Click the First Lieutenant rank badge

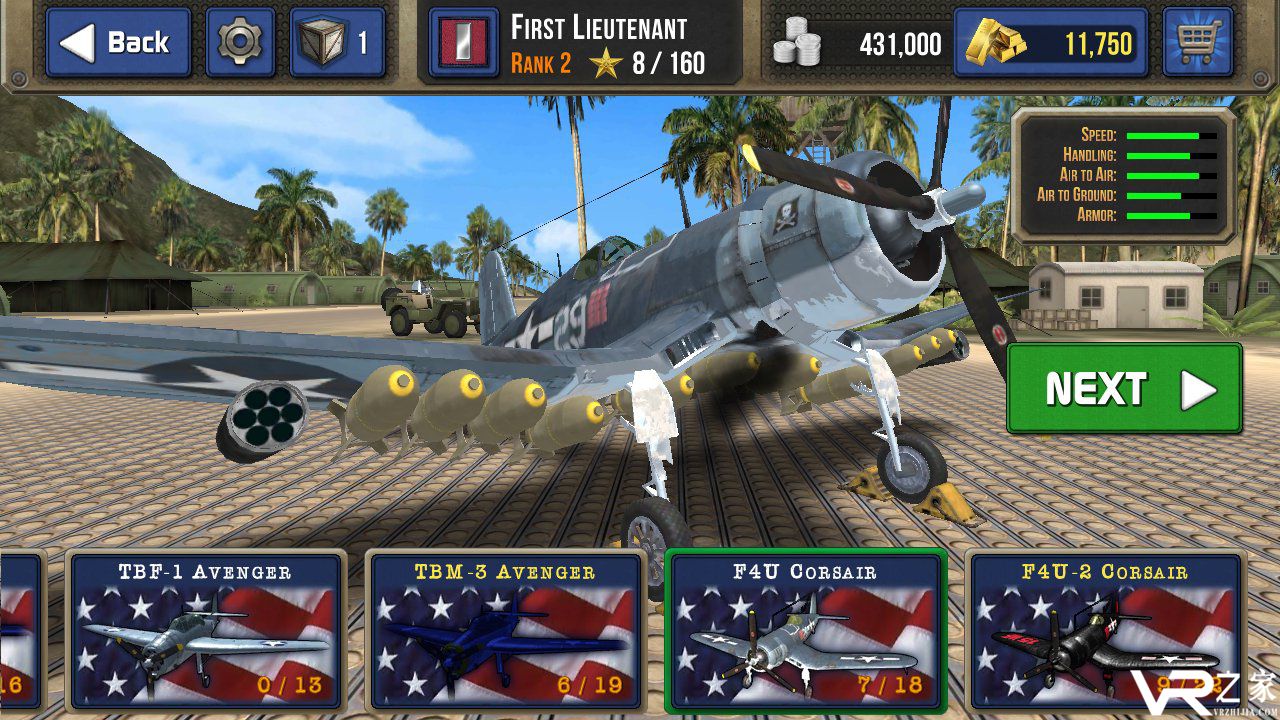(x=463, y=44)
